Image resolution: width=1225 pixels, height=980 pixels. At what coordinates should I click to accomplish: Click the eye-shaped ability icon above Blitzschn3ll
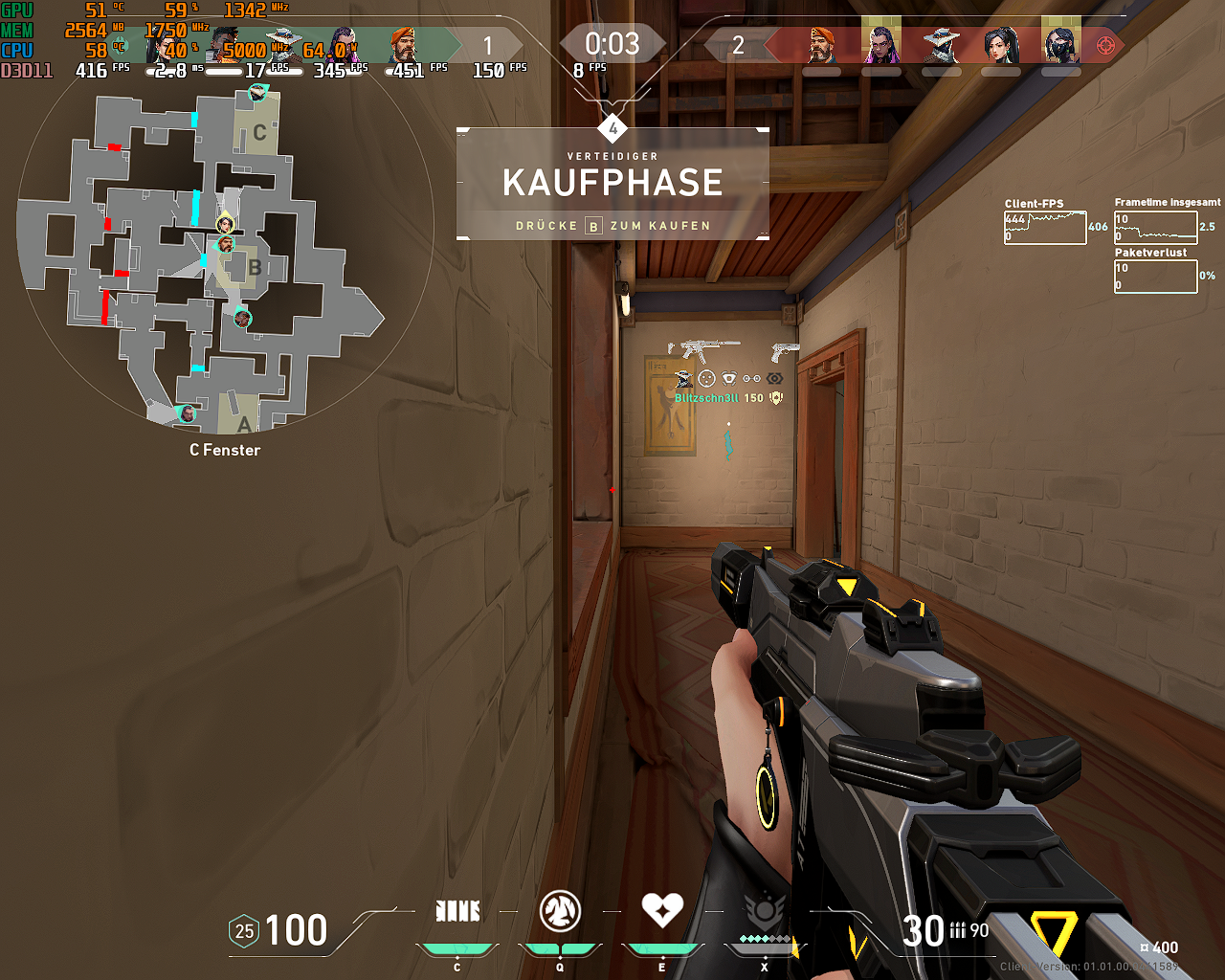[x=774, y=379]
